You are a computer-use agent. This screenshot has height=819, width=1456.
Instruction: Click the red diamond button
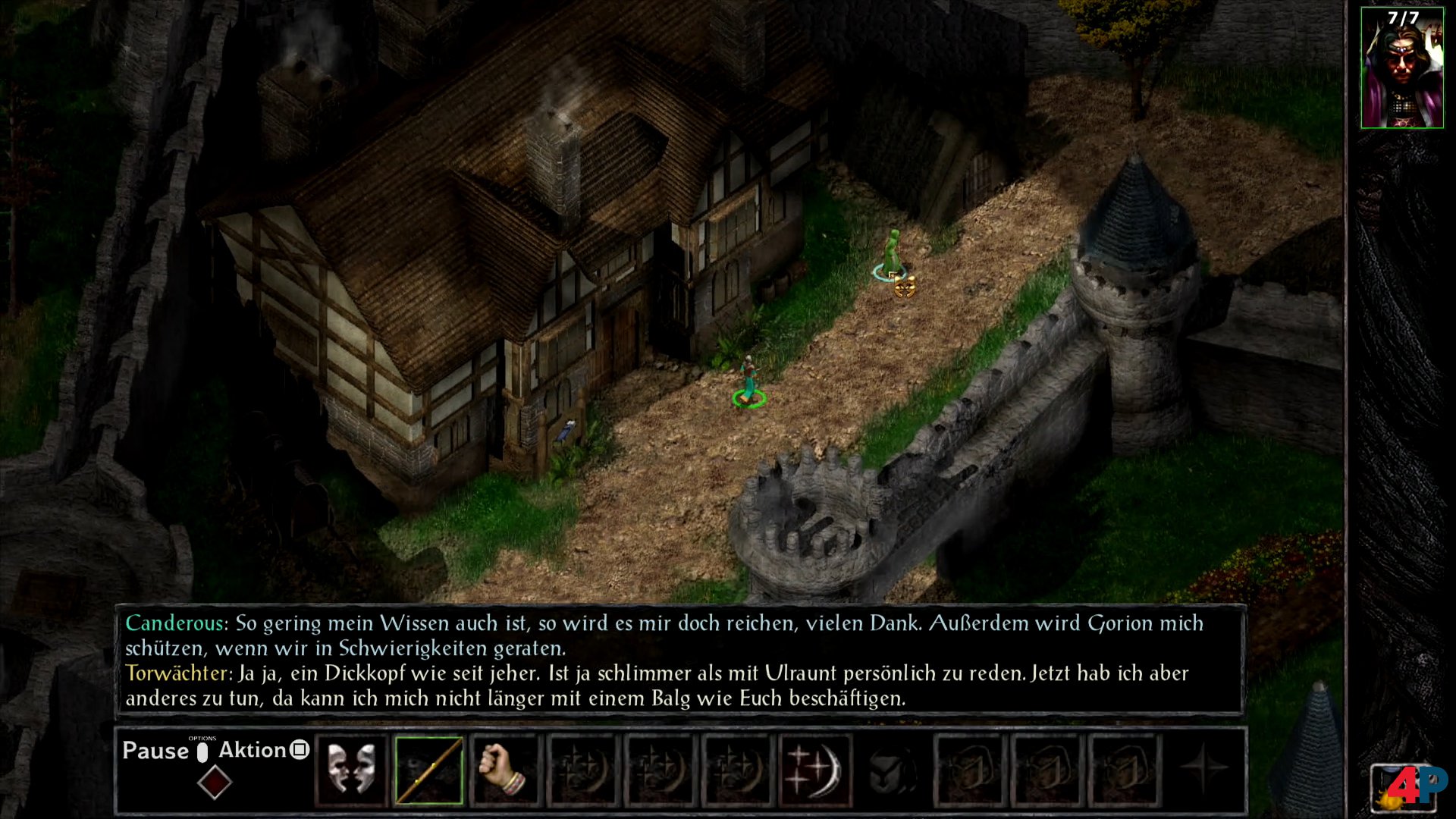click(x=215, y=782)
